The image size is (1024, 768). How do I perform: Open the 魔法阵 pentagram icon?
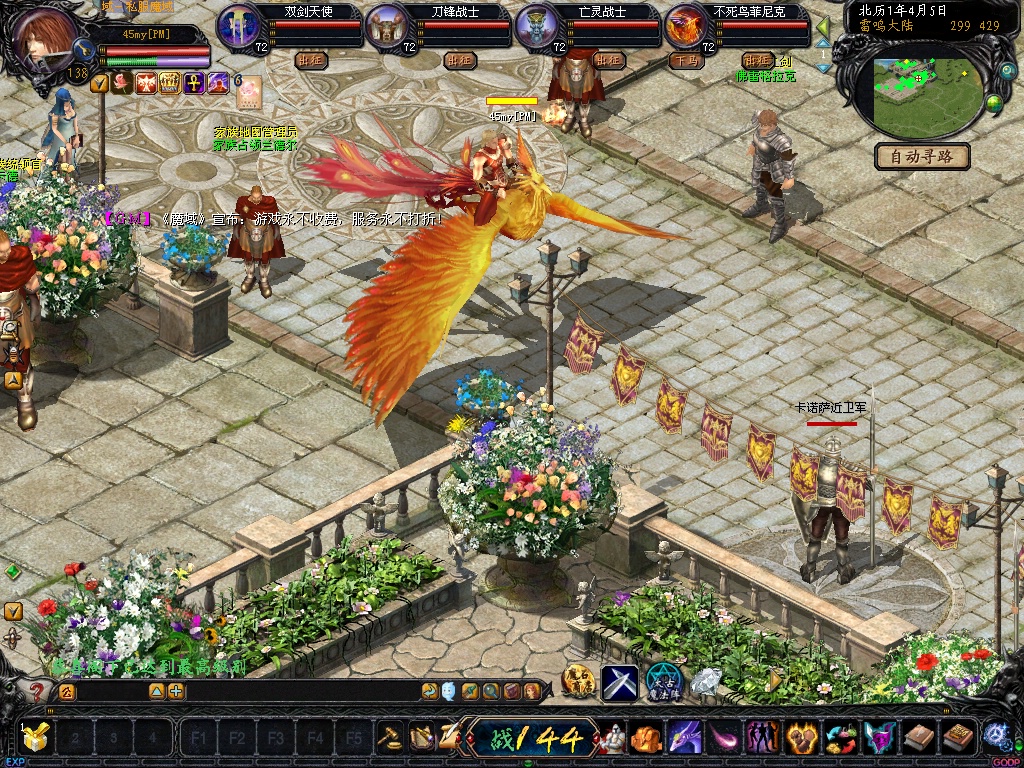click(x=662, y=682)
